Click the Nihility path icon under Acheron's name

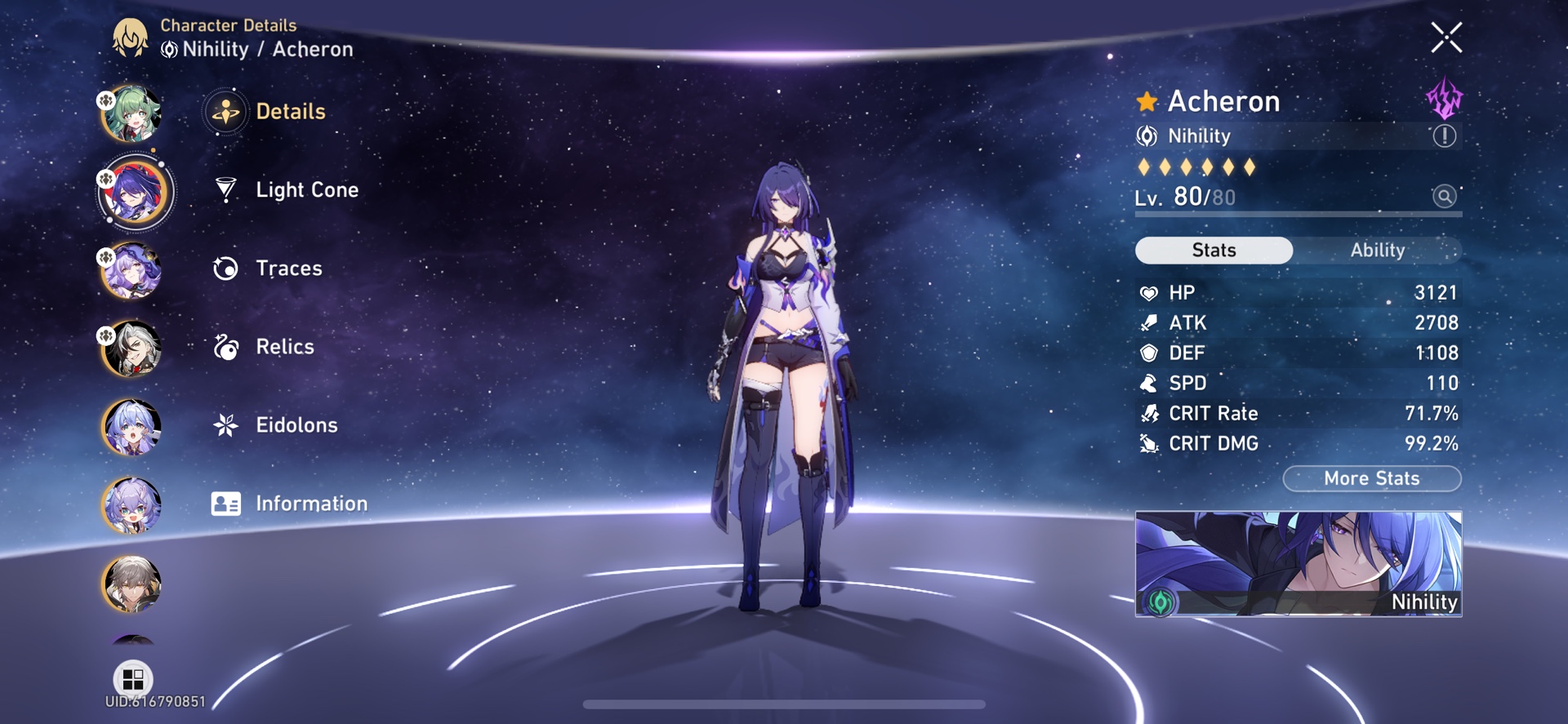pos(1147,135)
